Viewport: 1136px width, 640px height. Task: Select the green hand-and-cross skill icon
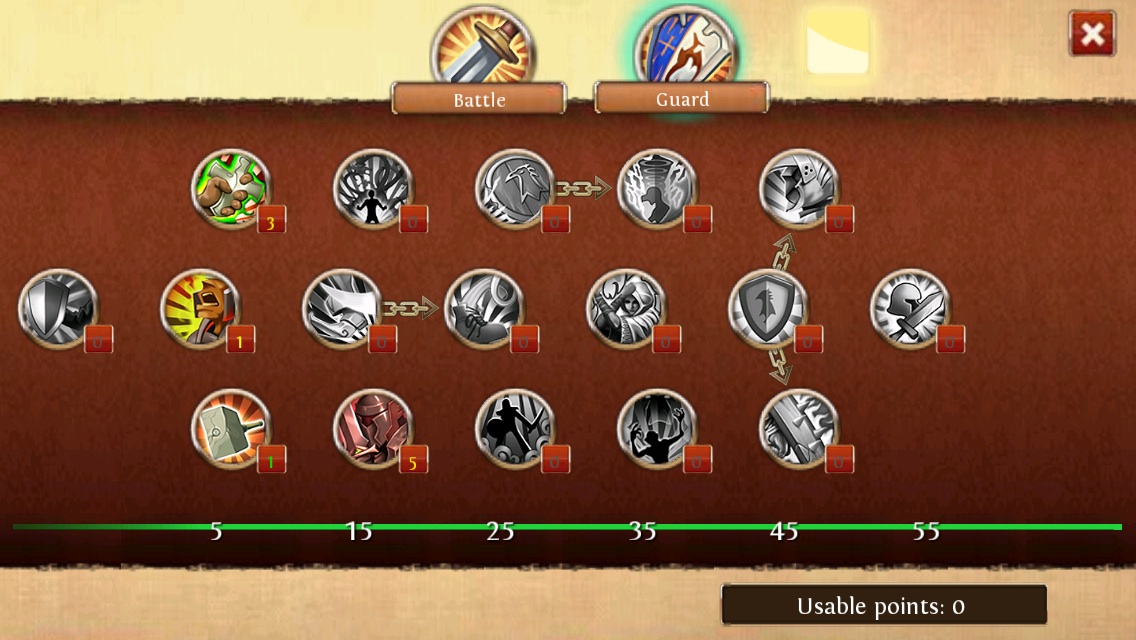tap(231, 189)
